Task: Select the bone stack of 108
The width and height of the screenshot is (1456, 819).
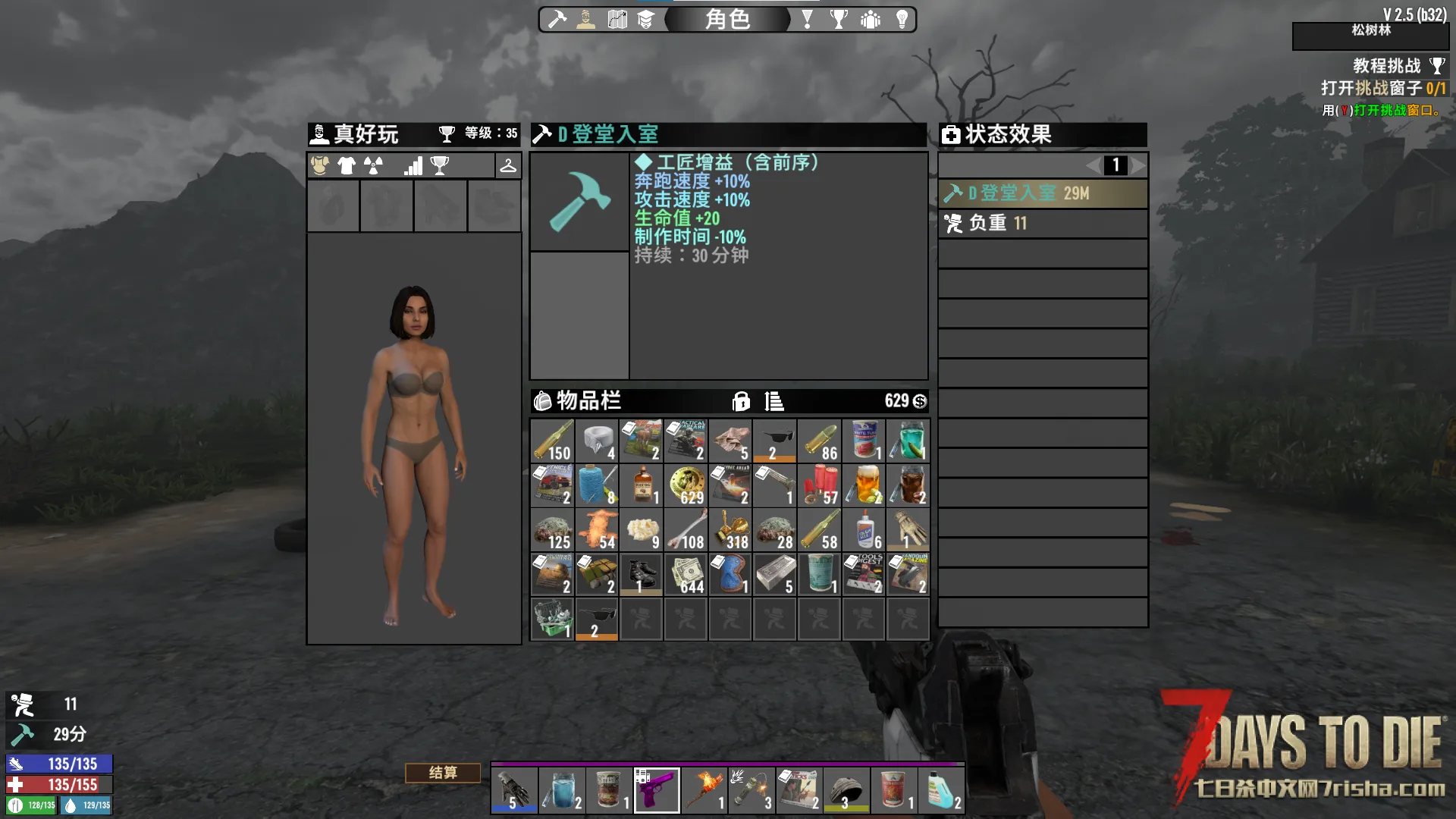Action: pos(686,530)
